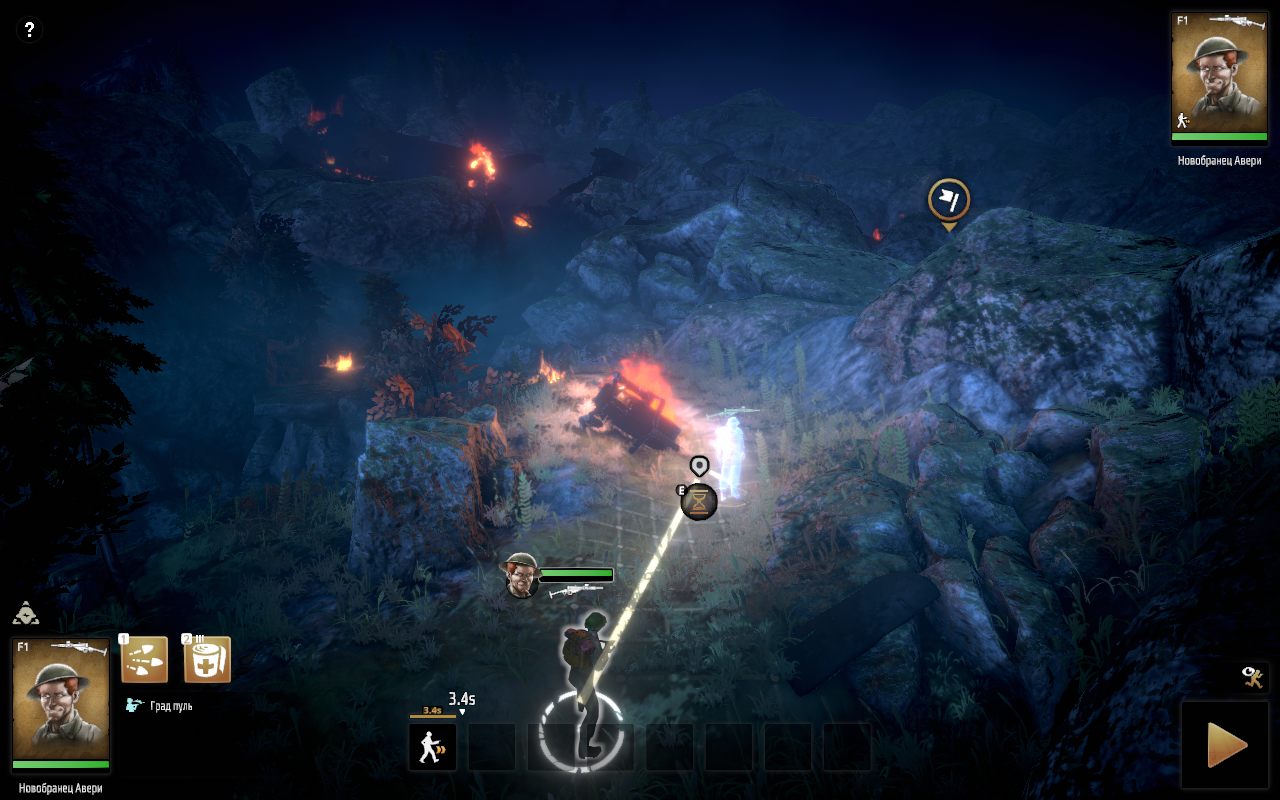Viewport: 1280px width, 800px height.
Task: Start the turn with the play arrow
Action: click(x=1227, y=744)
